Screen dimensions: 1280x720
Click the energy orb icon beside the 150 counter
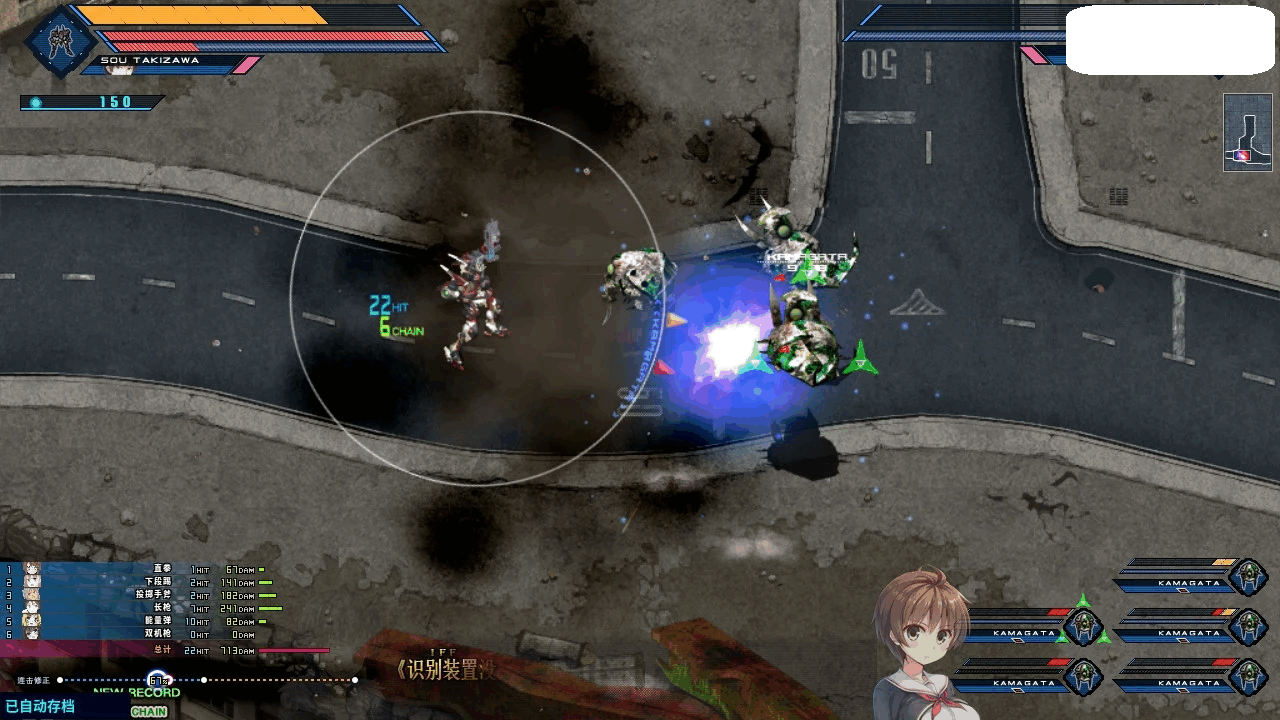coord(35,101)
